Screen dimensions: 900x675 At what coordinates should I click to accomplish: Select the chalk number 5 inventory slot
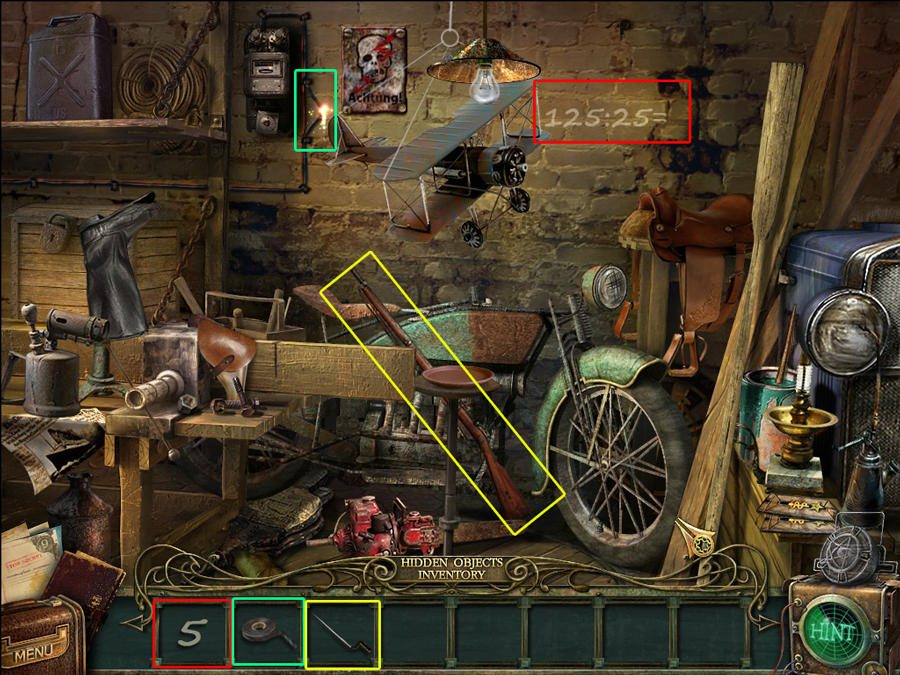(x=191, y=633)
